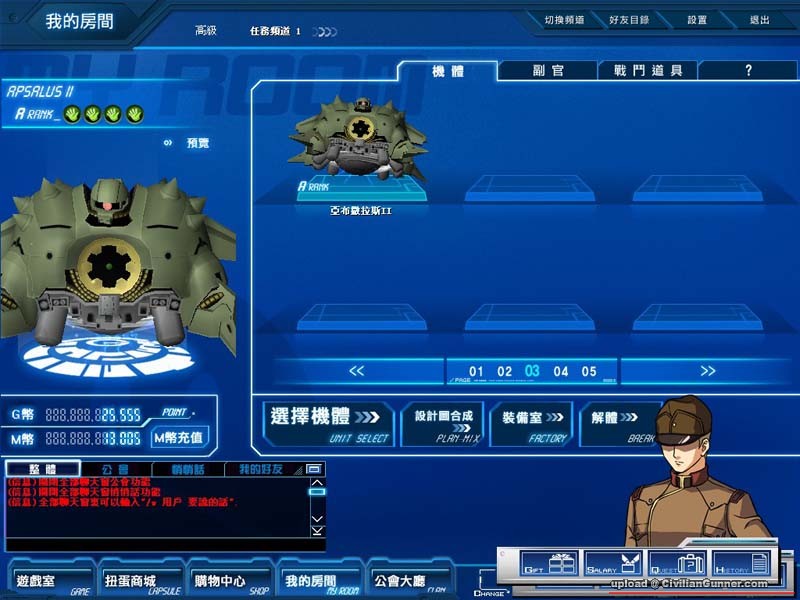Recharge with the M幣充值 button
Screen dimensions: 800x600
coord(179,437)
